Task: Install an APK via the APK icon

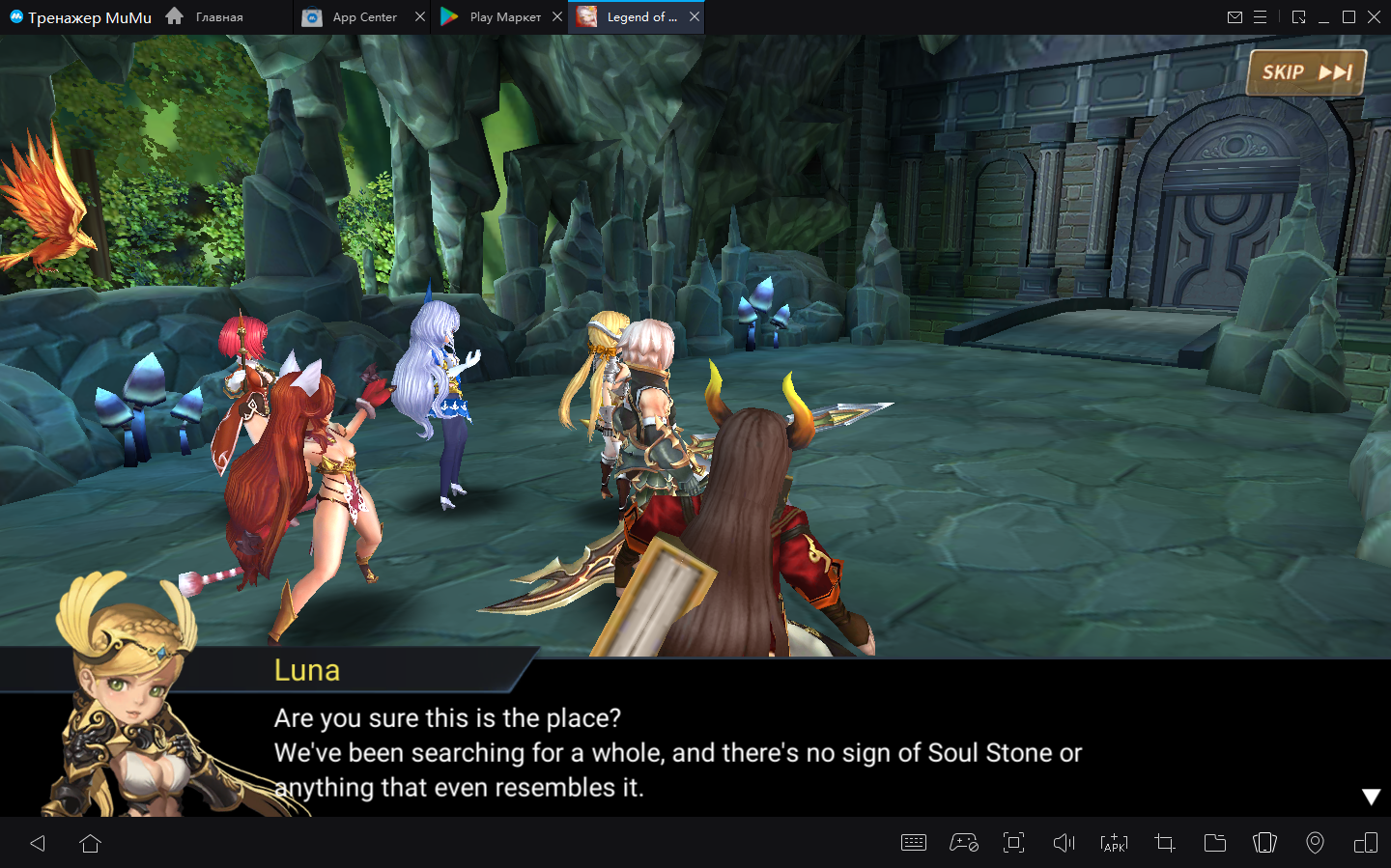Action: (x=1114, y=843)
